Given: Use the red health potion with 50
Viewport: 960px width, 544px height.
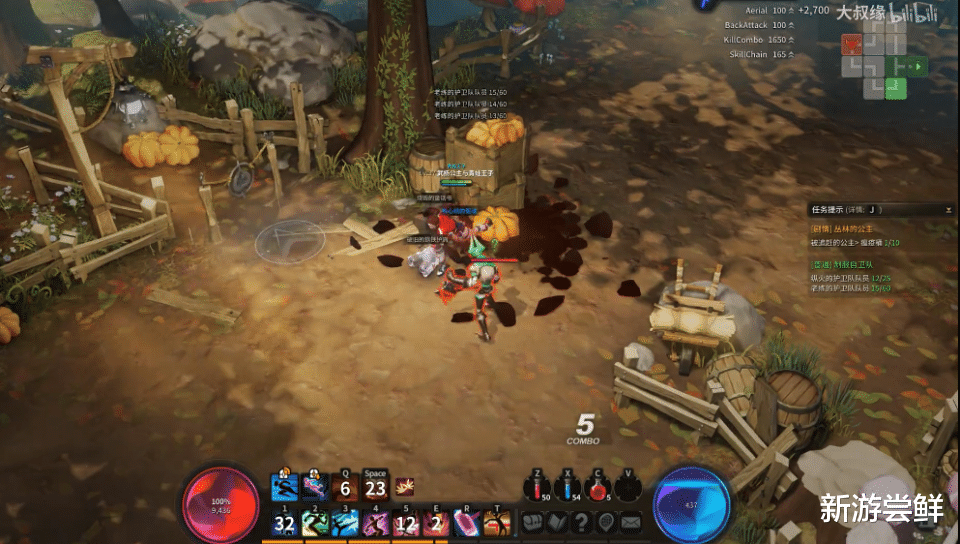Looking at the screenshot, I should click(x=537, y=489).
